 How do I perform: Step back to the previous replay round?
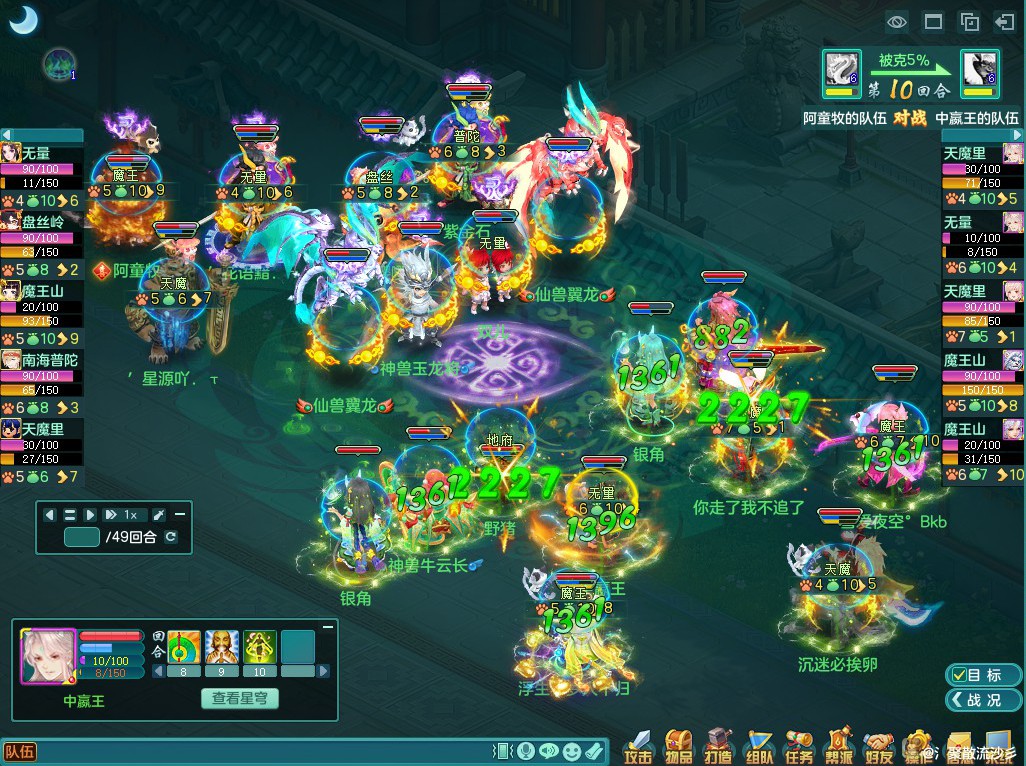pos(50,515)
